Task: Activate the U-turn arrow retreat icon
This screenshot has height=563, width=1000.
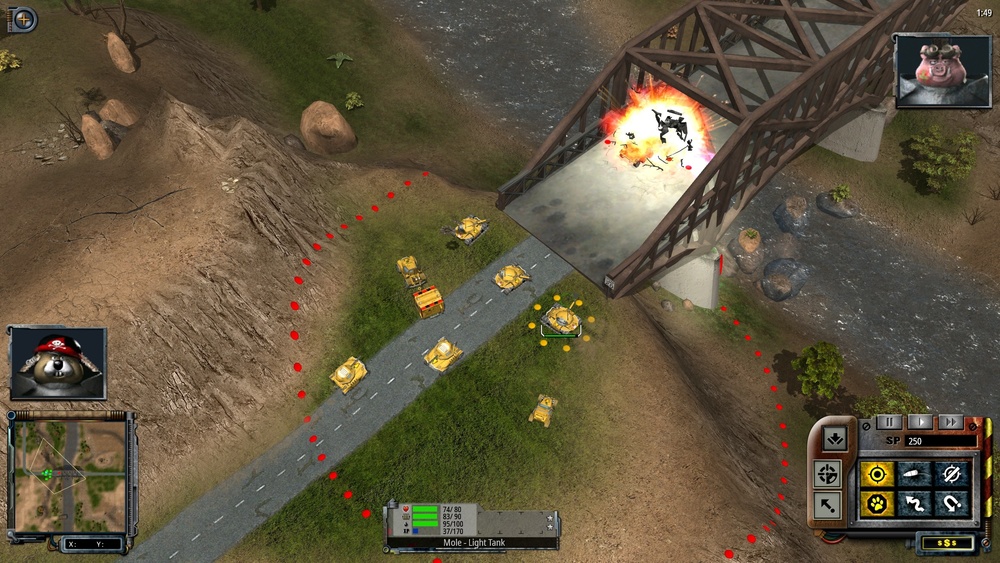Action: pos(951,504)
